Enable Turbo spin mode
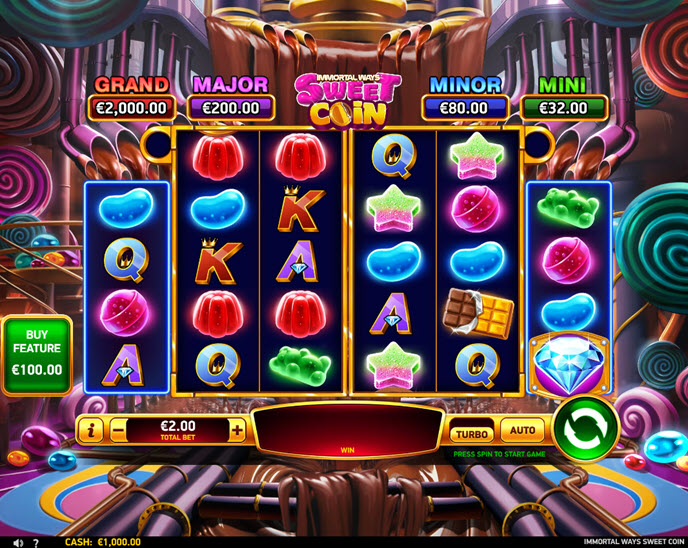The image size is (688, 548). point(471,433)
